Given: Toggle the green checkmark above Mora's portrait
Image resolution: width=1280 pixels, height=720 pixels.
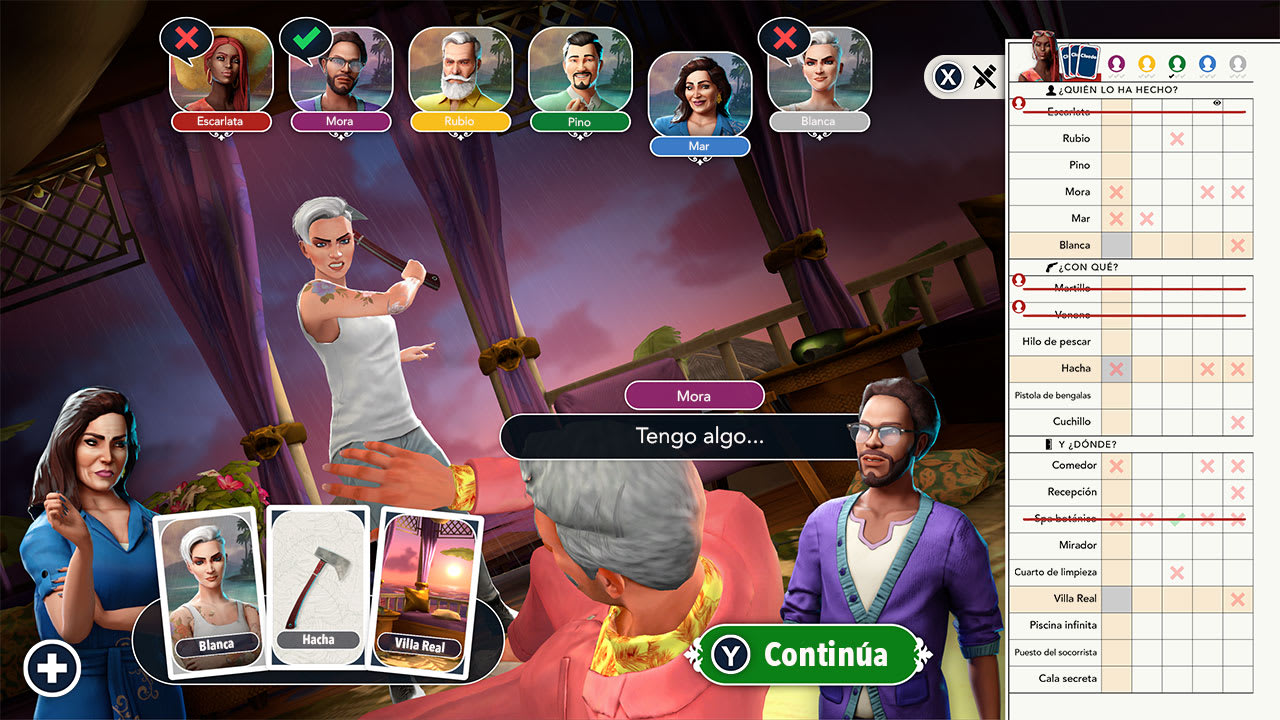Looking at the screenshot, I should [305, 38].
